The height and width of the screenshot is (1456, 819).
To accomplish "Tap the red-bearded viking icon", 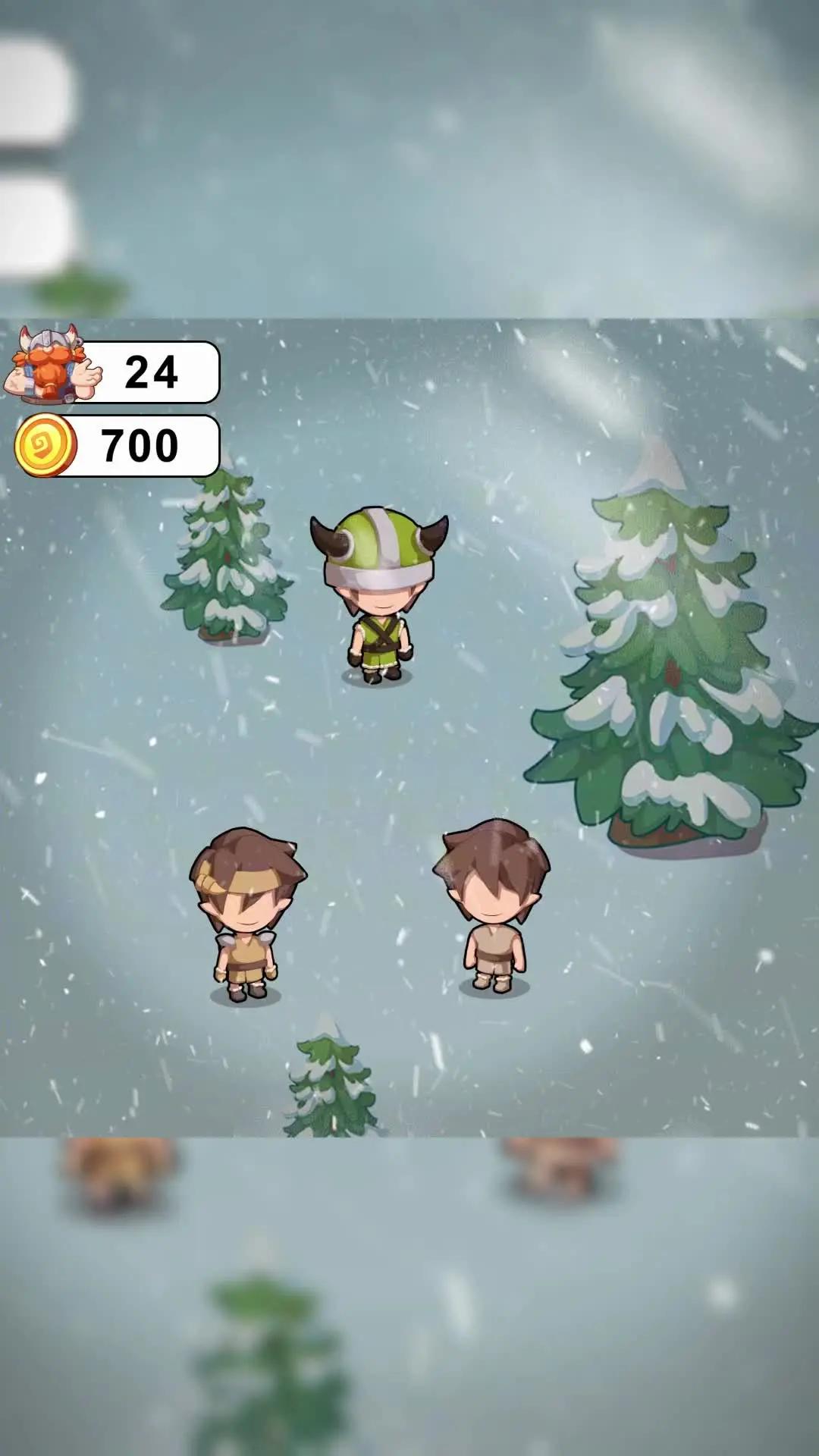I will pos(50,365).
